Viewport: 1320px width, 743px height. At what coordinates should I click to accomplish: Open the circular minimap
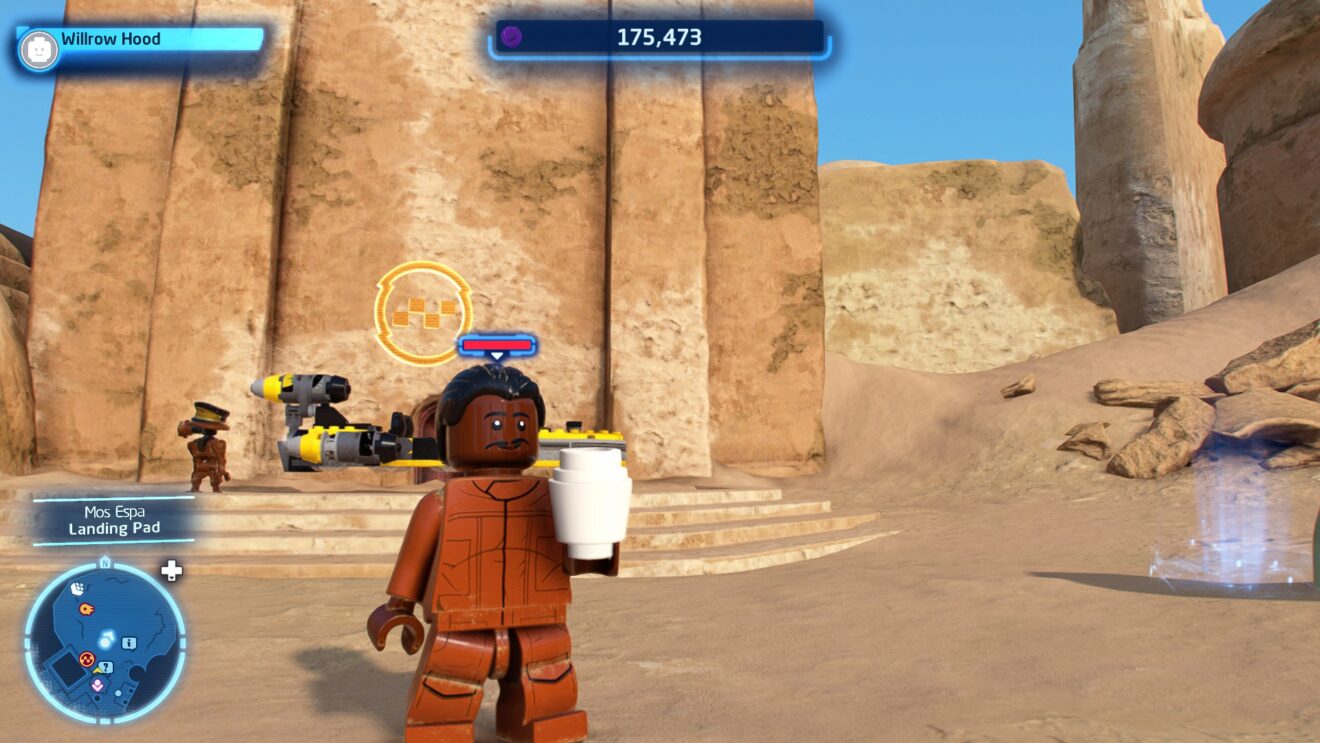click(x=105, y=641)
